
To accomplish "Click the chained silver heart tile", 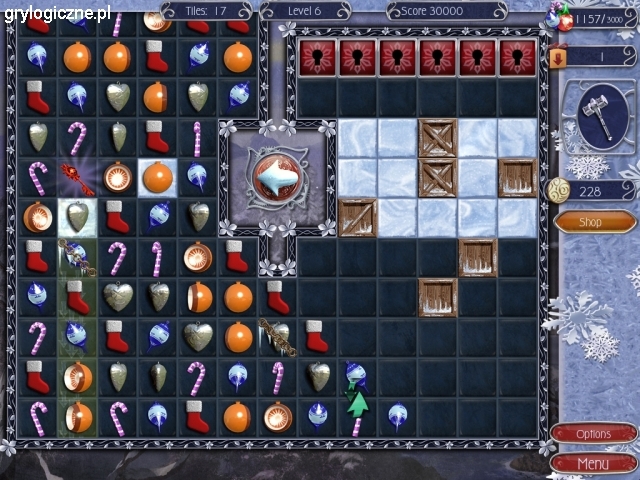I will coord(276,336).
